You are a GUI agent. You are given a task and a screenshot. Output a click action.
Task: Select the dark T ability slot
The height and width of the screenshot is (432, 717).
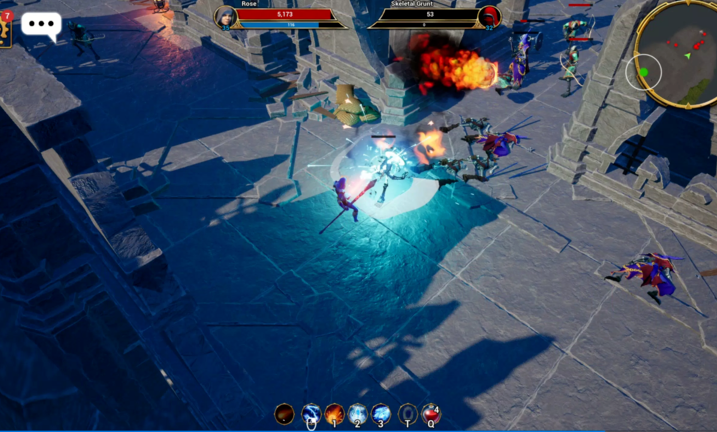point(407,414)
